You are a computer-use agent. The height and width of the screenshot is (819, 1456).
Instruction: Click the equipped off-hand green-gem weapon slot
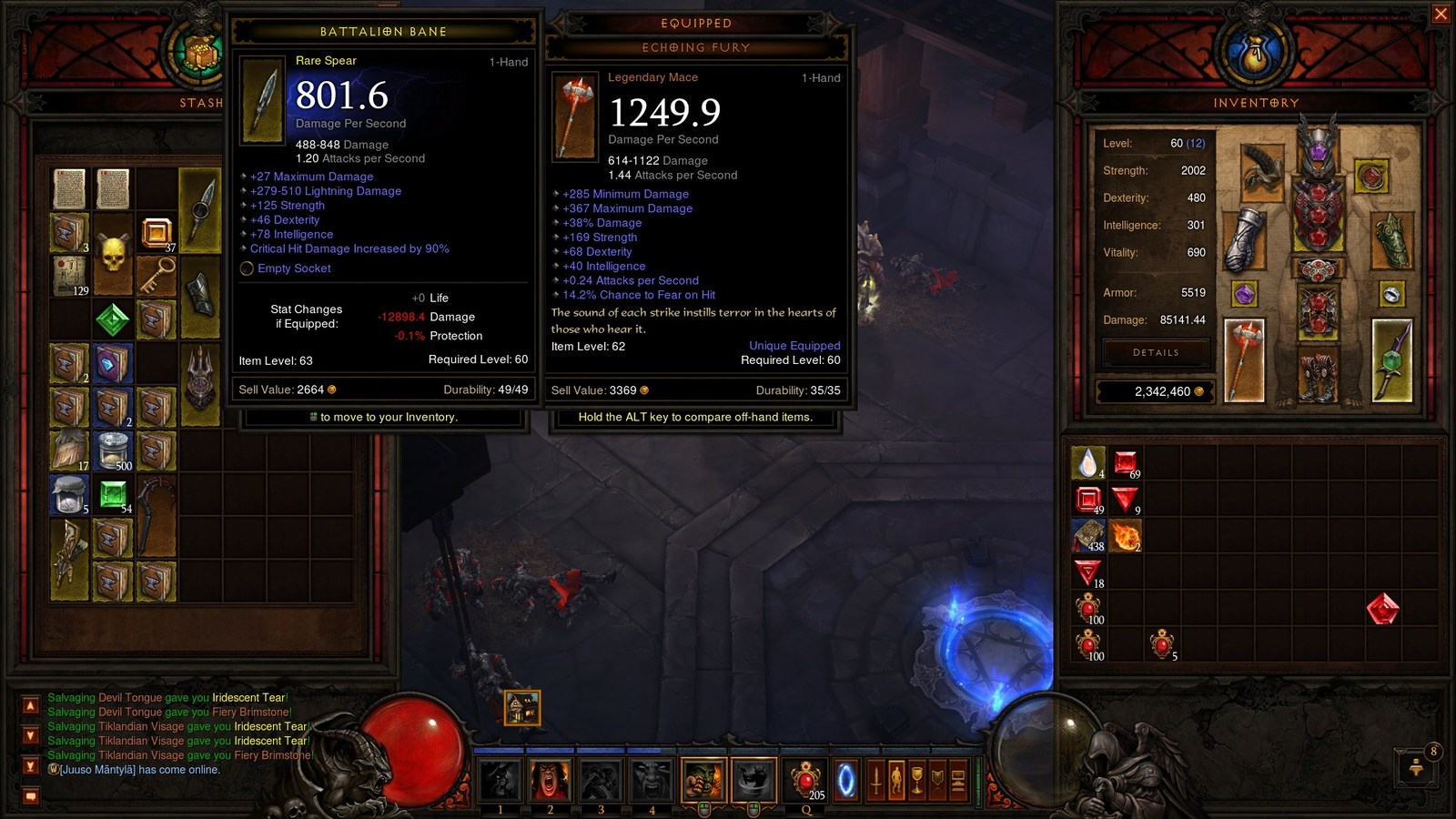click(x=1391, y=361)
